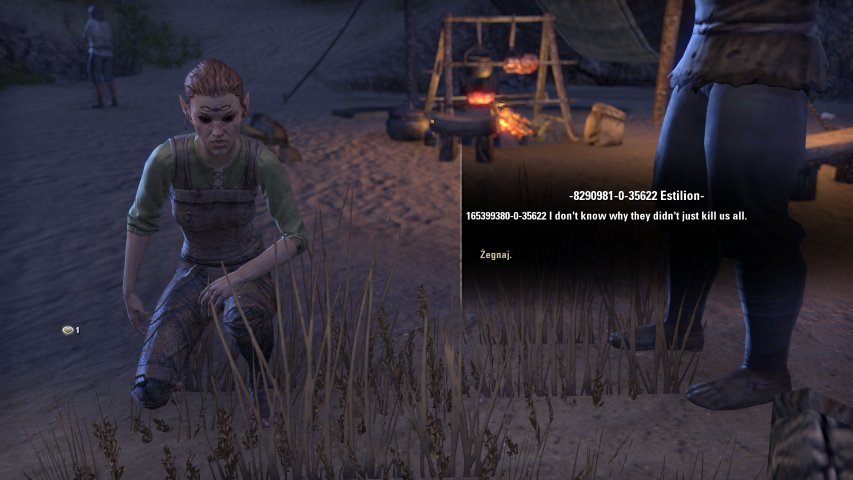
Task: Choose the "Żegnaj." dialogue reply
Action: (496, 255)
